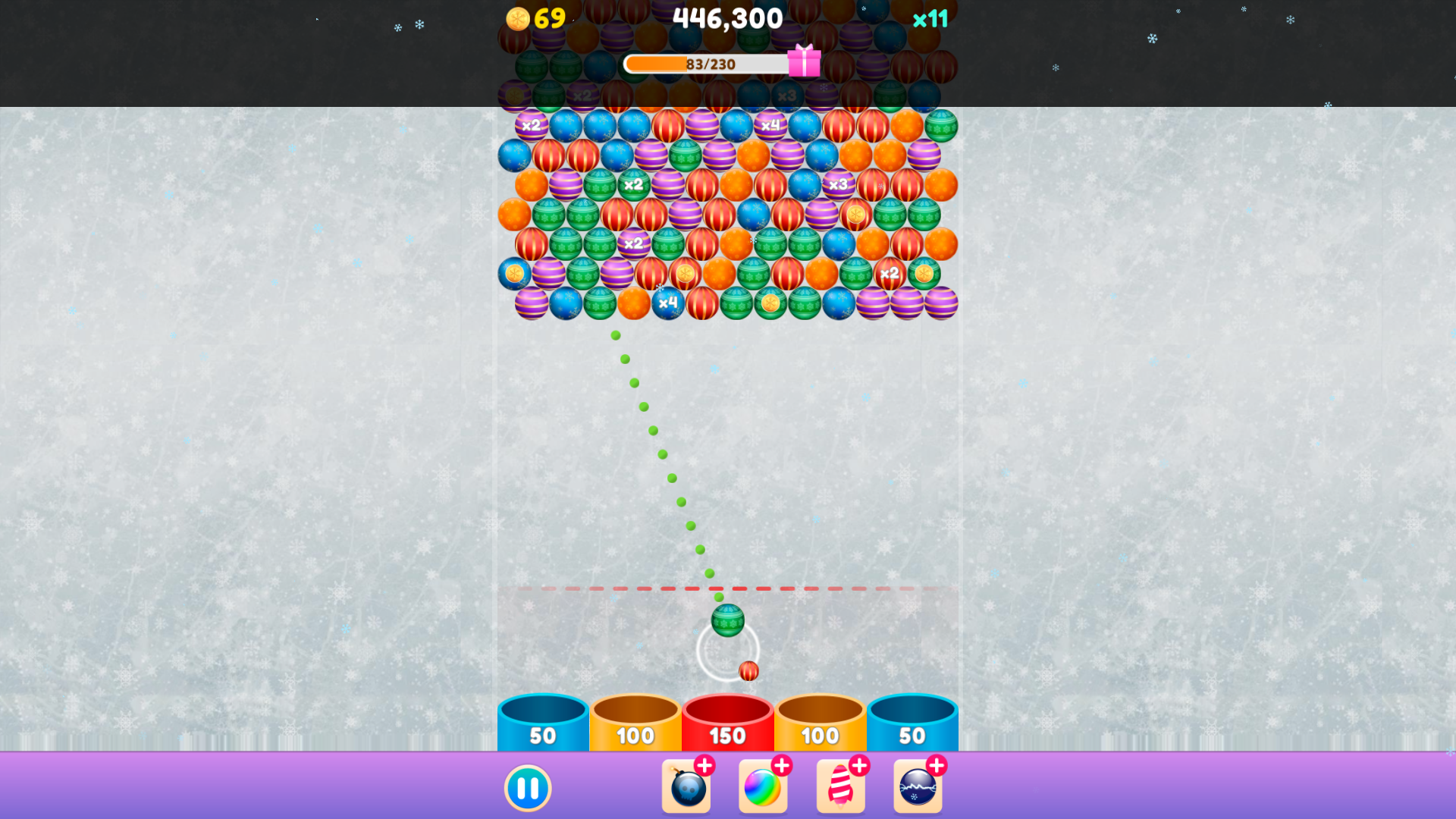This screenshot has height=819, width=1456.
Task: Click the x4 multiplier bubble in the bottom row
Action: [x=668, y=302]
